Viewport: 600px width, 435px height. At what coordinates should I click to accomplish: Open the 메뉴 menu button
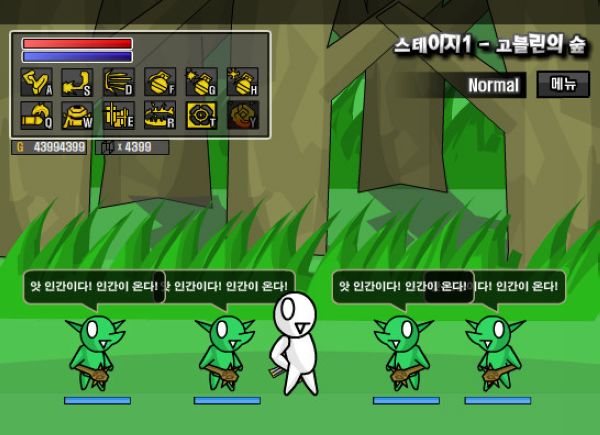pos(563,84)
